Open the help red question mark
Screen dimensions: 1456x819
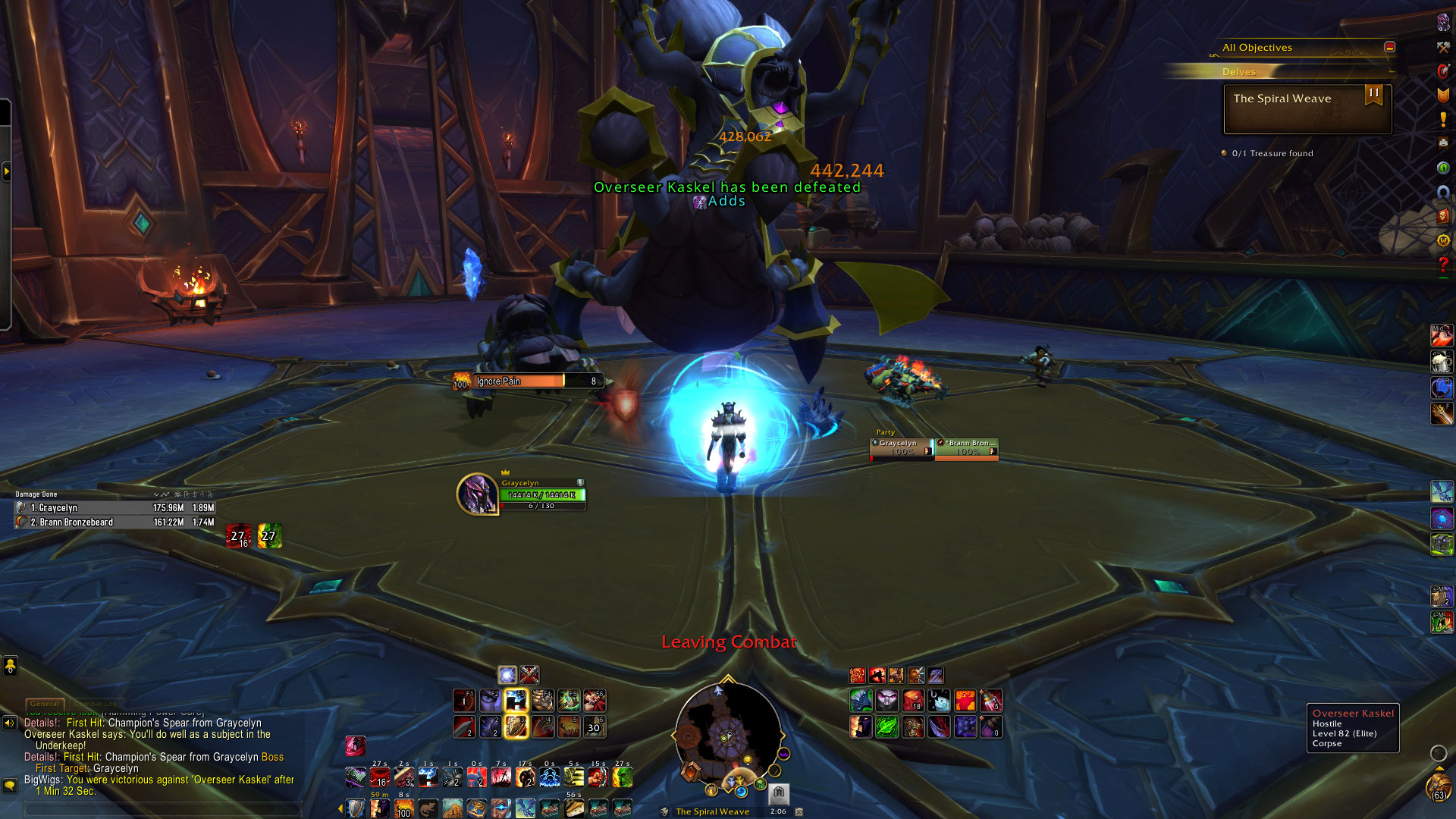point(1443,264)
